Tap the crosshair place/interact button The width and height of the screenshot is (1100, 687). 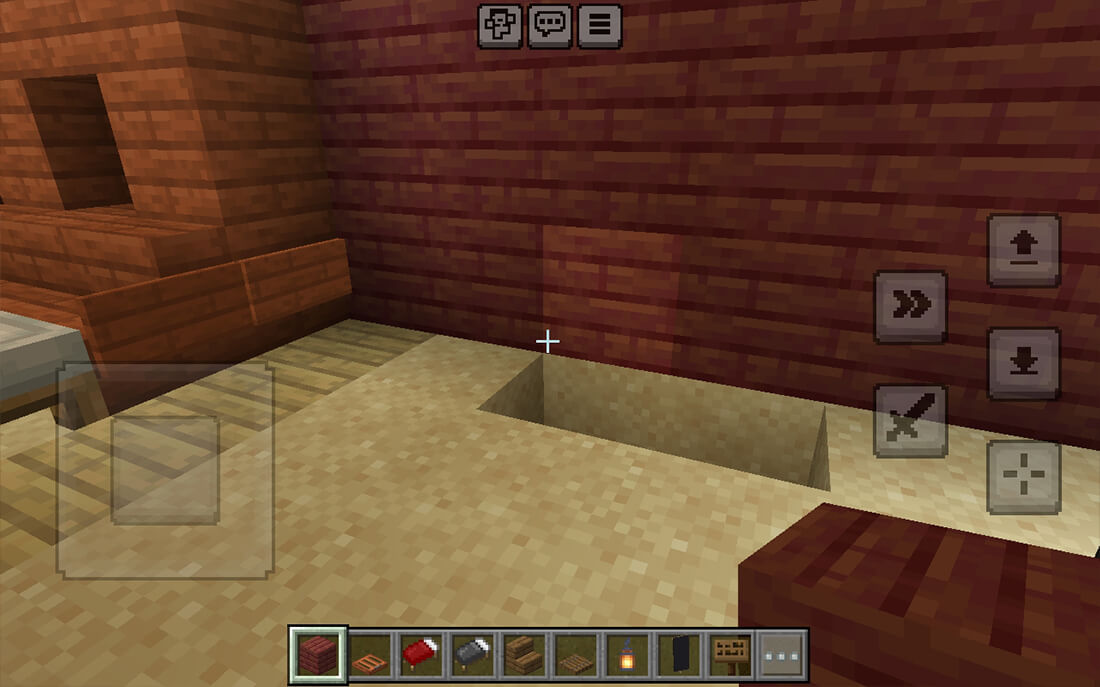pyautogui.click(x=1024, y=476)
